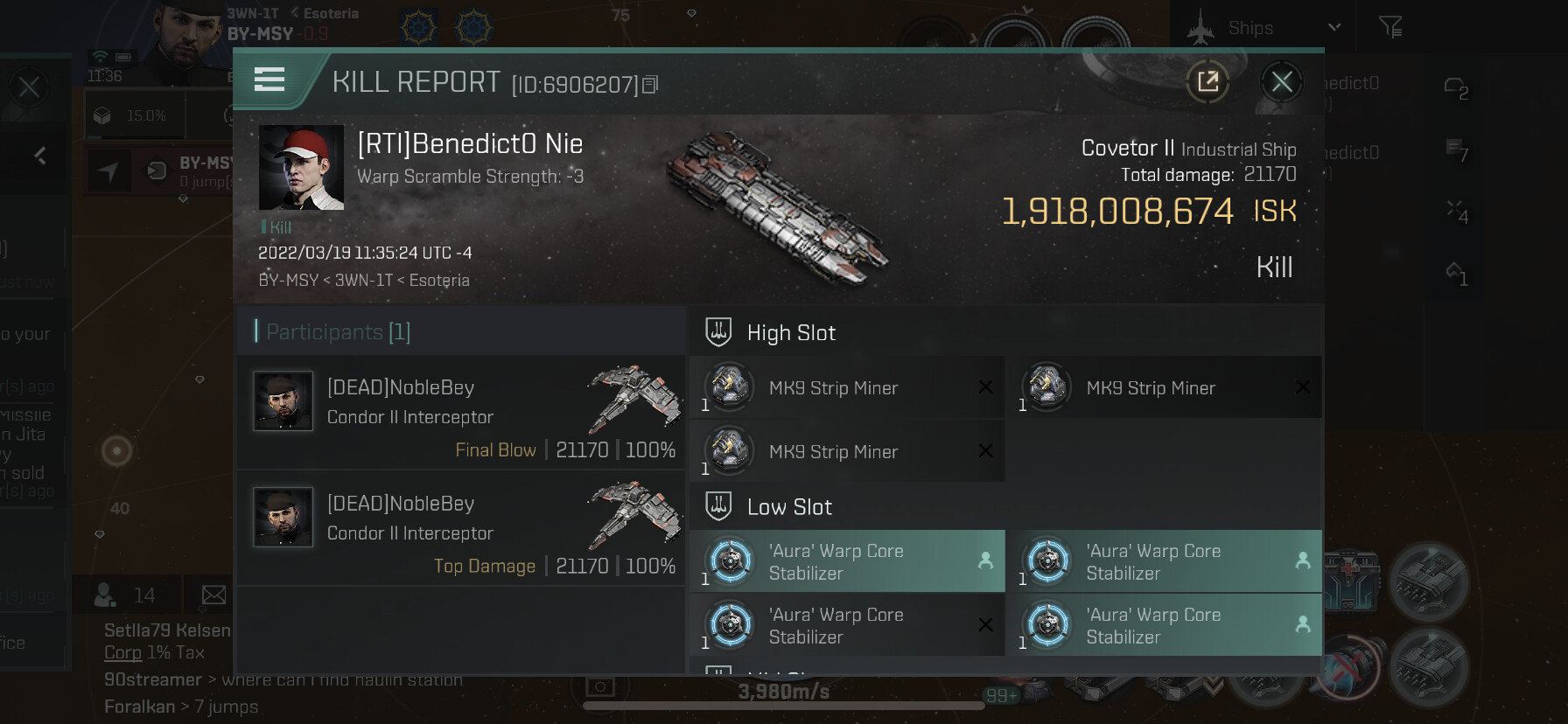This screenshot has height=724, width=1568.
Task: Open the Final Blow participant row
Action: [461, 413]
